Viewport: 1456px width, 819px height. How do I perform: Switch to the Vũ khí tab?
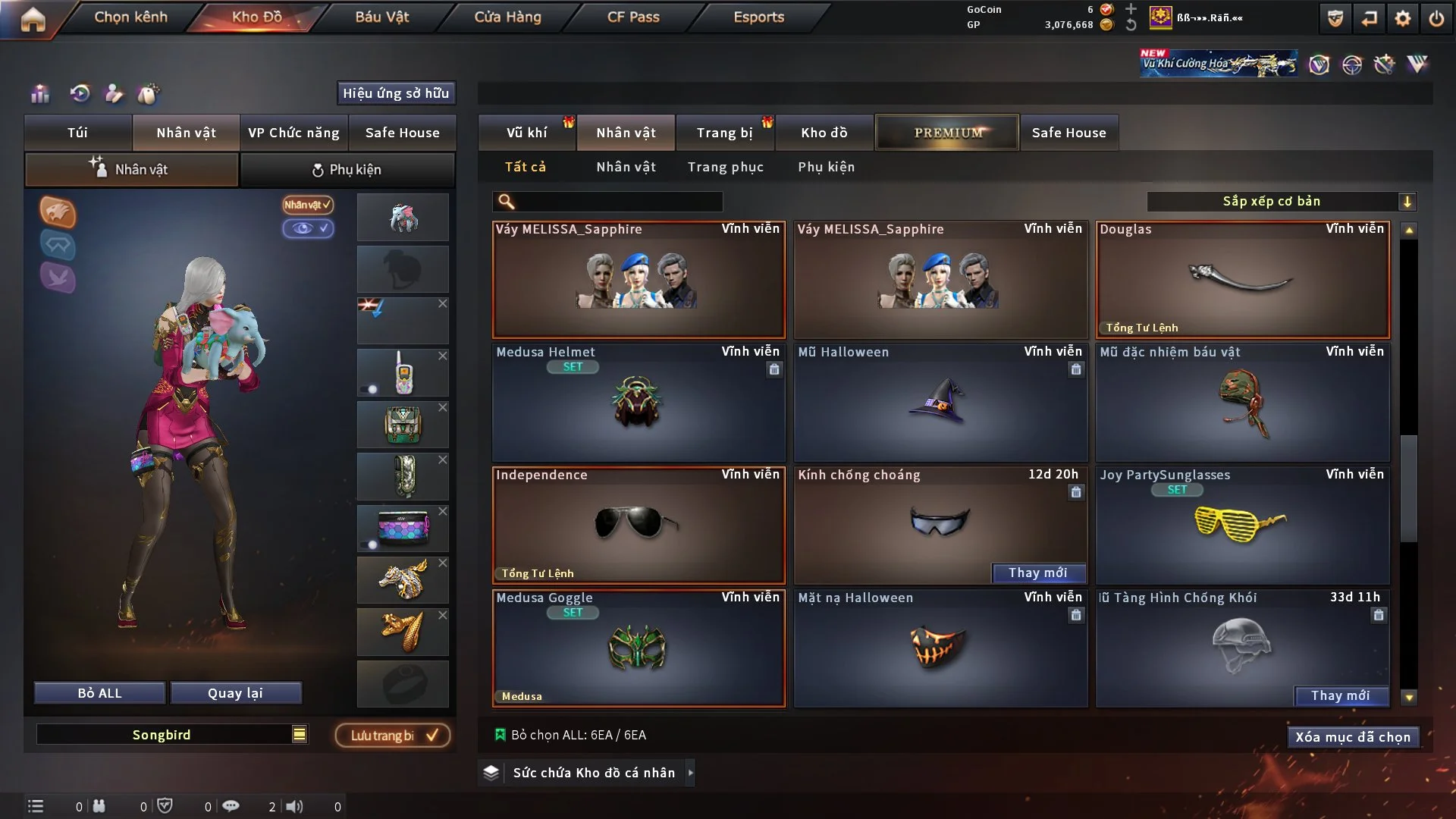click(x=526, y=133)
